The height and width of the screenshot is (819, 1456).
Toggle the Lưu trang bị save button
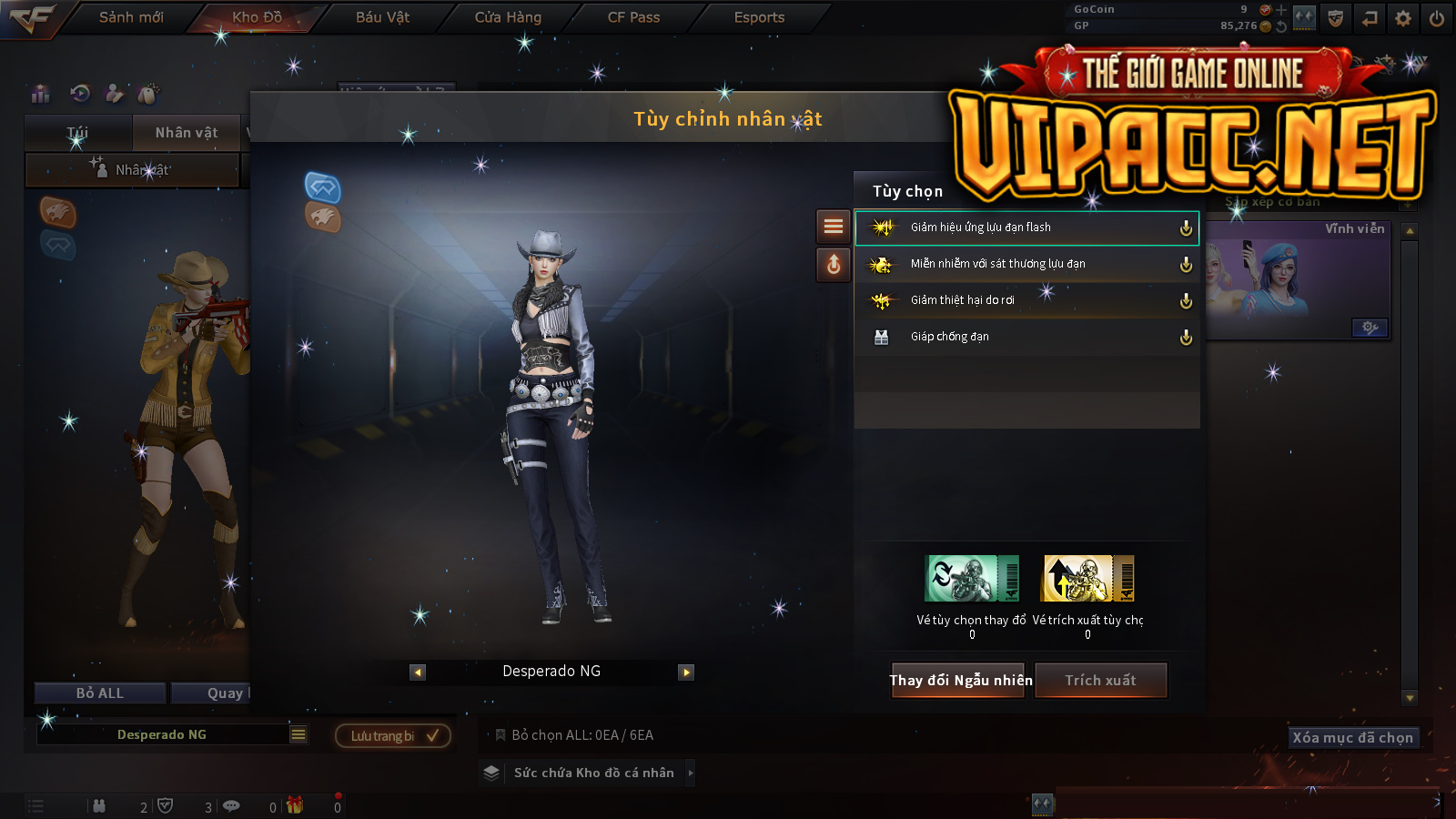pos(393,735)
